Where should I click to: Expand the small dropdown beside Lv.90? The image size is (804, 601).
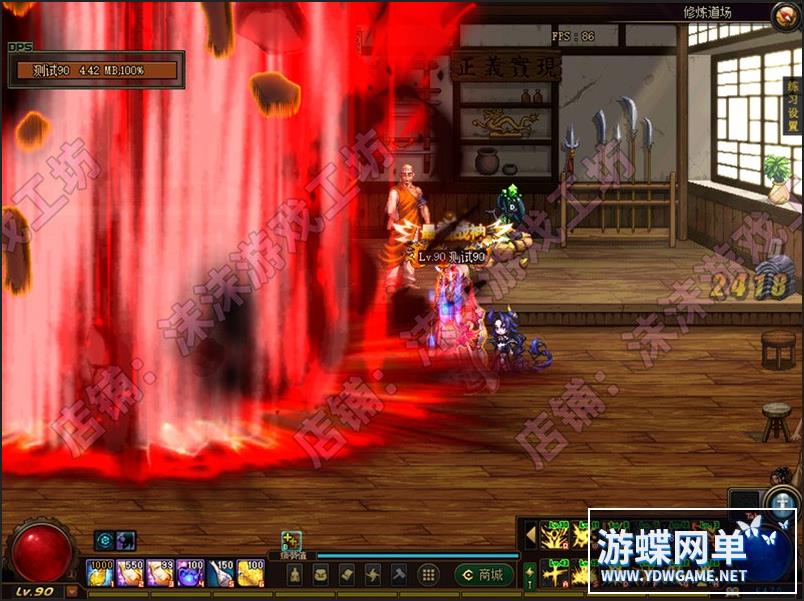pyautogui.click(x=71, y=591)
